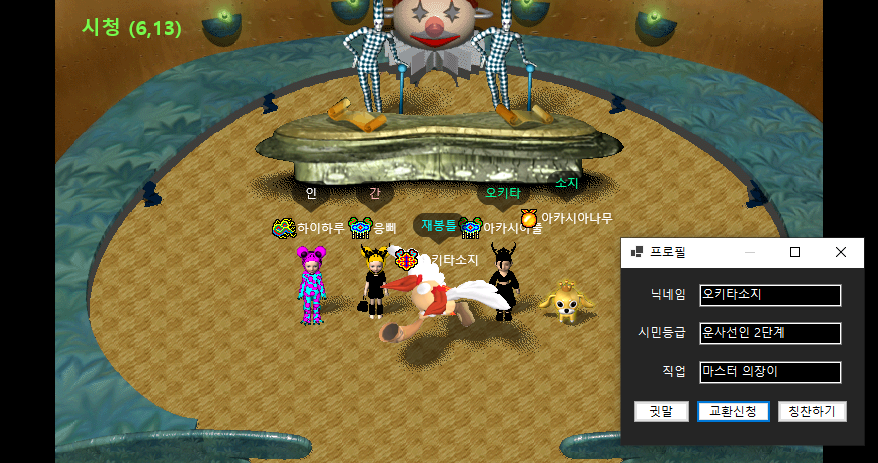
Task: Click the 시민등급 citizen rank field
Action: tap(770, 333)
